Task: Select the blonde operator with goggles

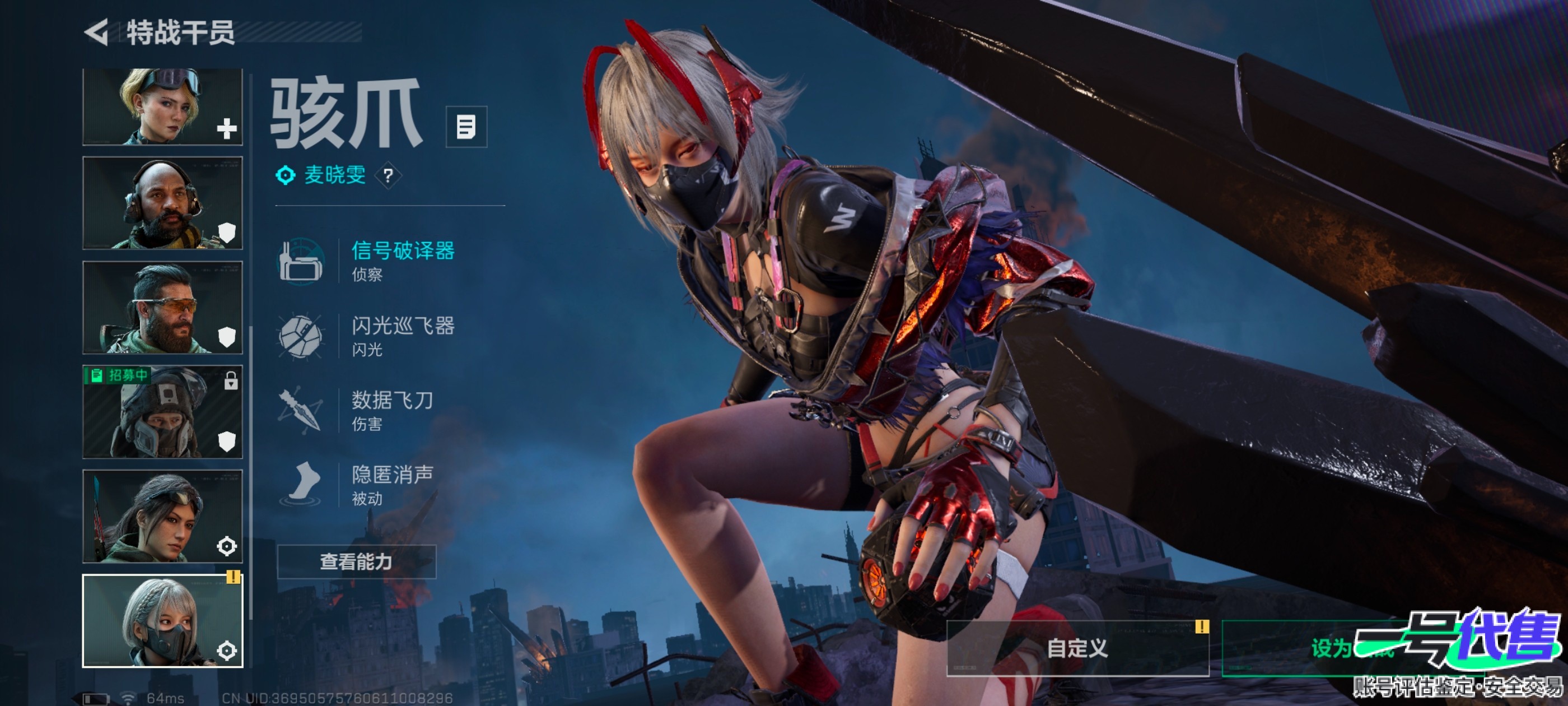Action: pyautogui.click(x=162, y=106)
